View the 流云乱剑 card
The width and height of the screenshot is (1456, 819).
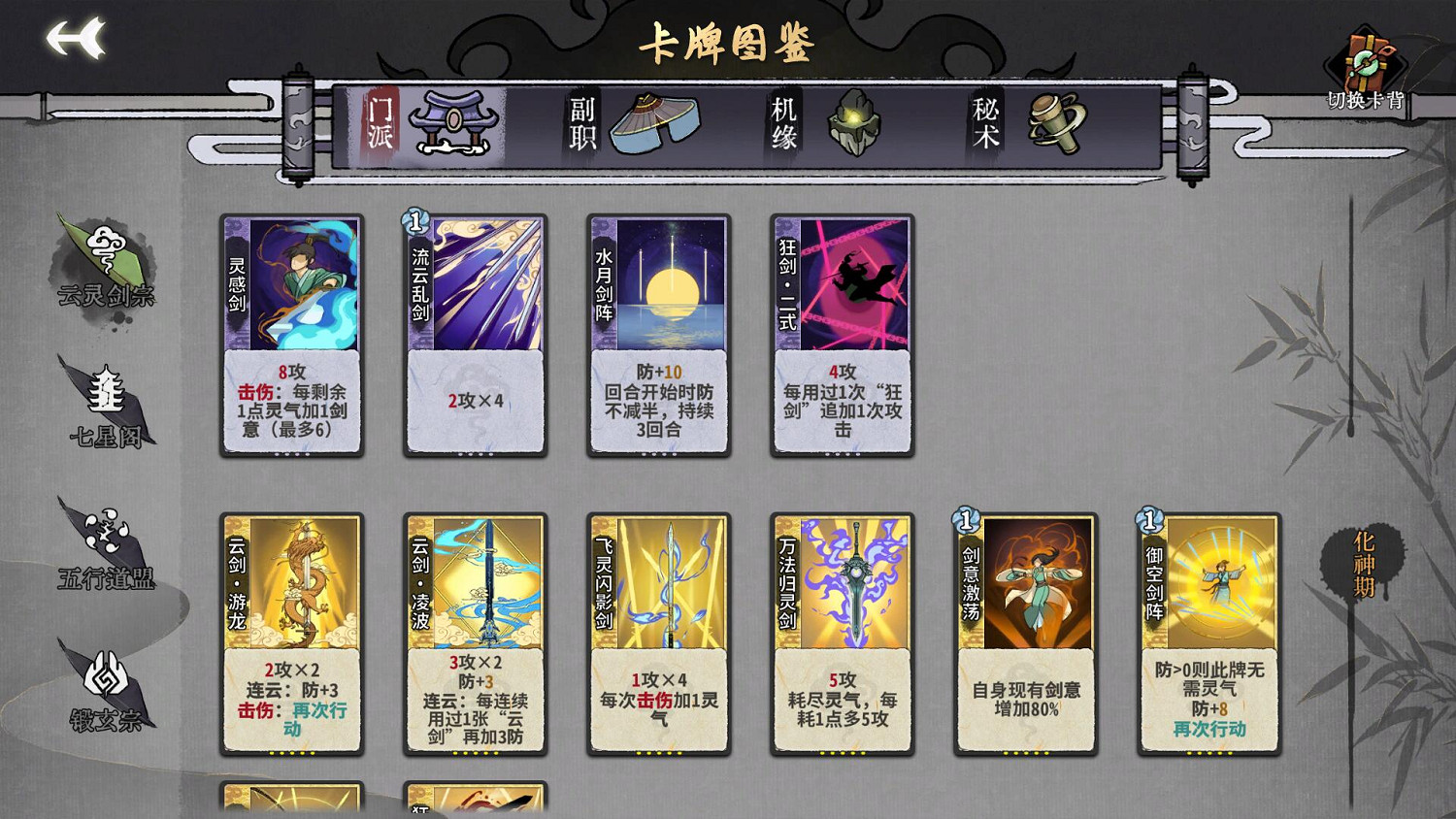(x=474, y=335)
